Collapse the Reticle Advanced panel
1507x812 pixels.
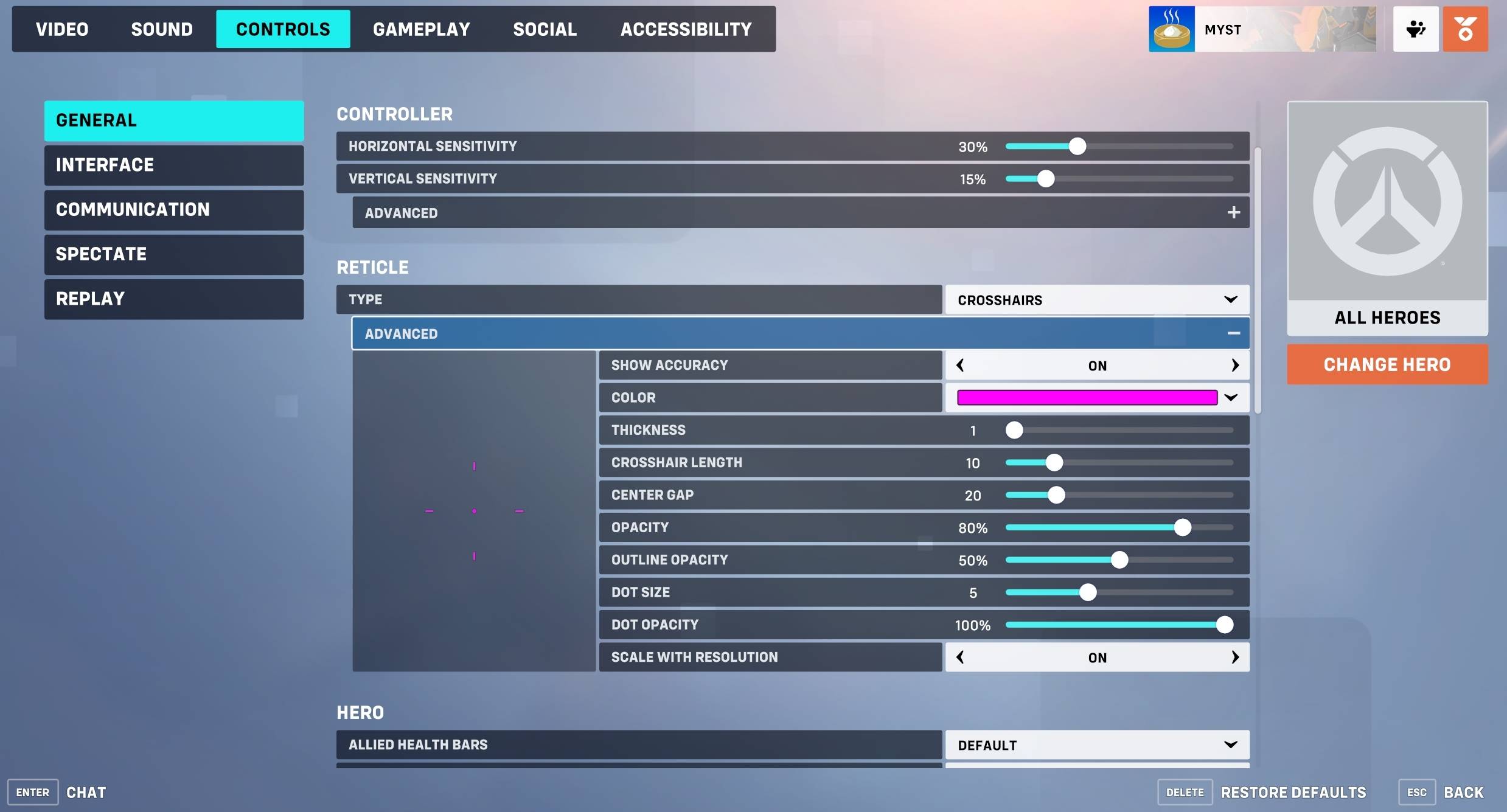tap(1233, 333)
